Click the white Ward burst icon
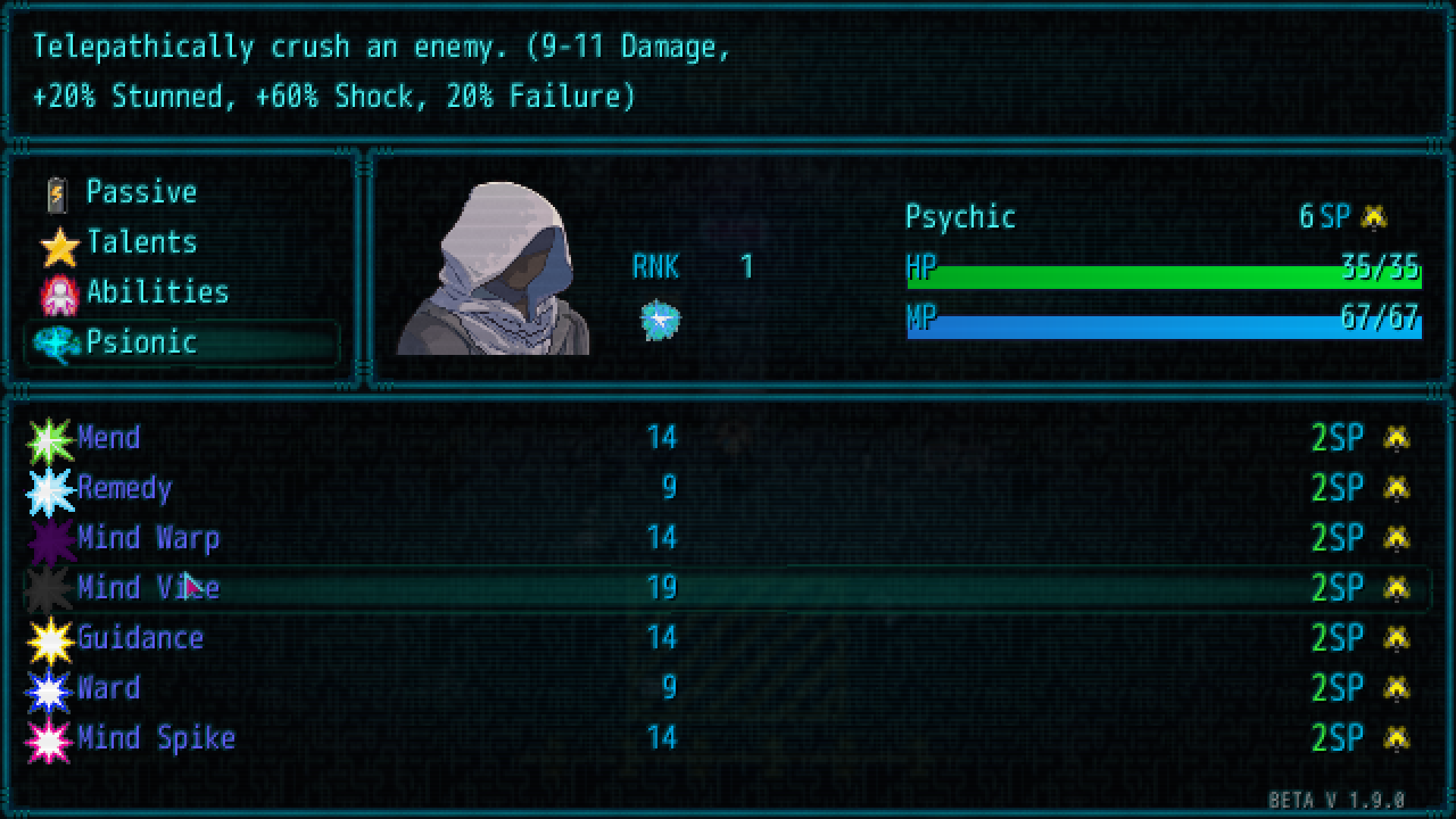 pyautogui.click(x=49, y=687)
